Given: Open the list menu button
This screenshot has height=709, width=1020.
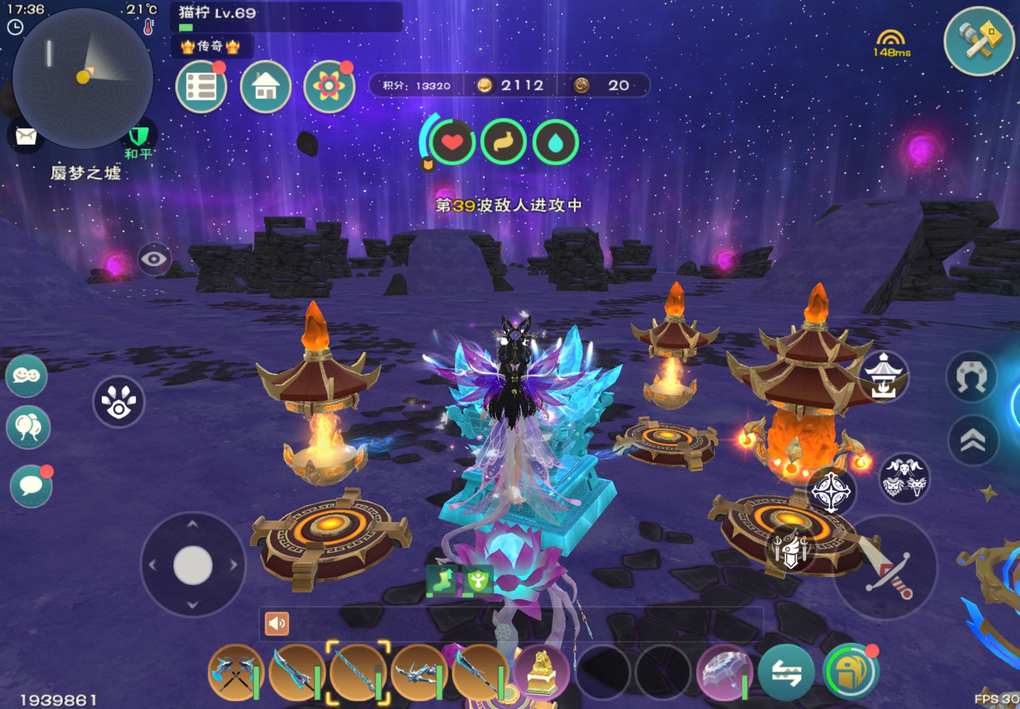Looking at the screenshot, I should click(x=201, y=87).
